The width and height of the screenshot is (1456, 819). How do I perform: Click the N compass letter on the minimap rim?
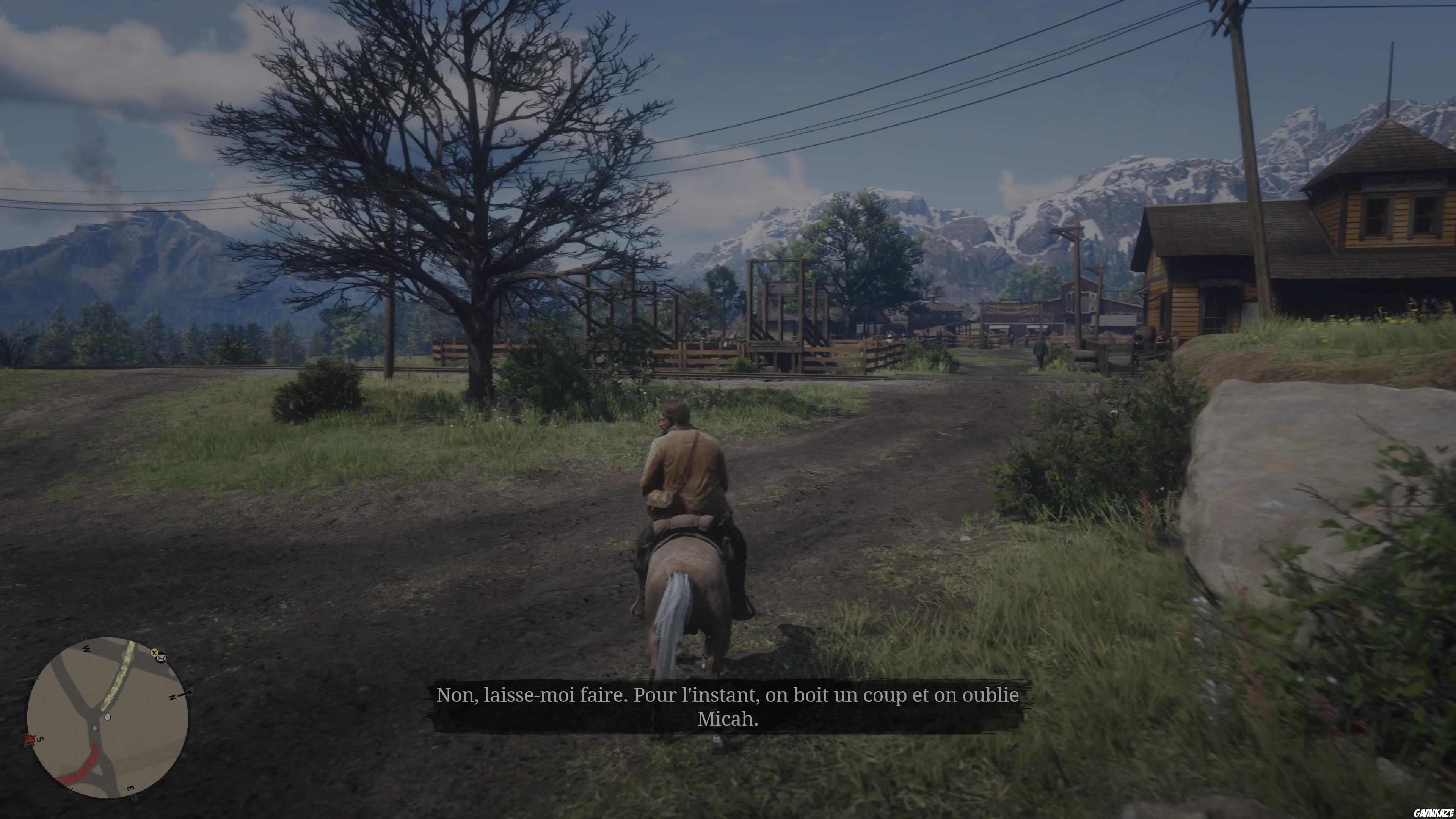(x=171, y=698)
